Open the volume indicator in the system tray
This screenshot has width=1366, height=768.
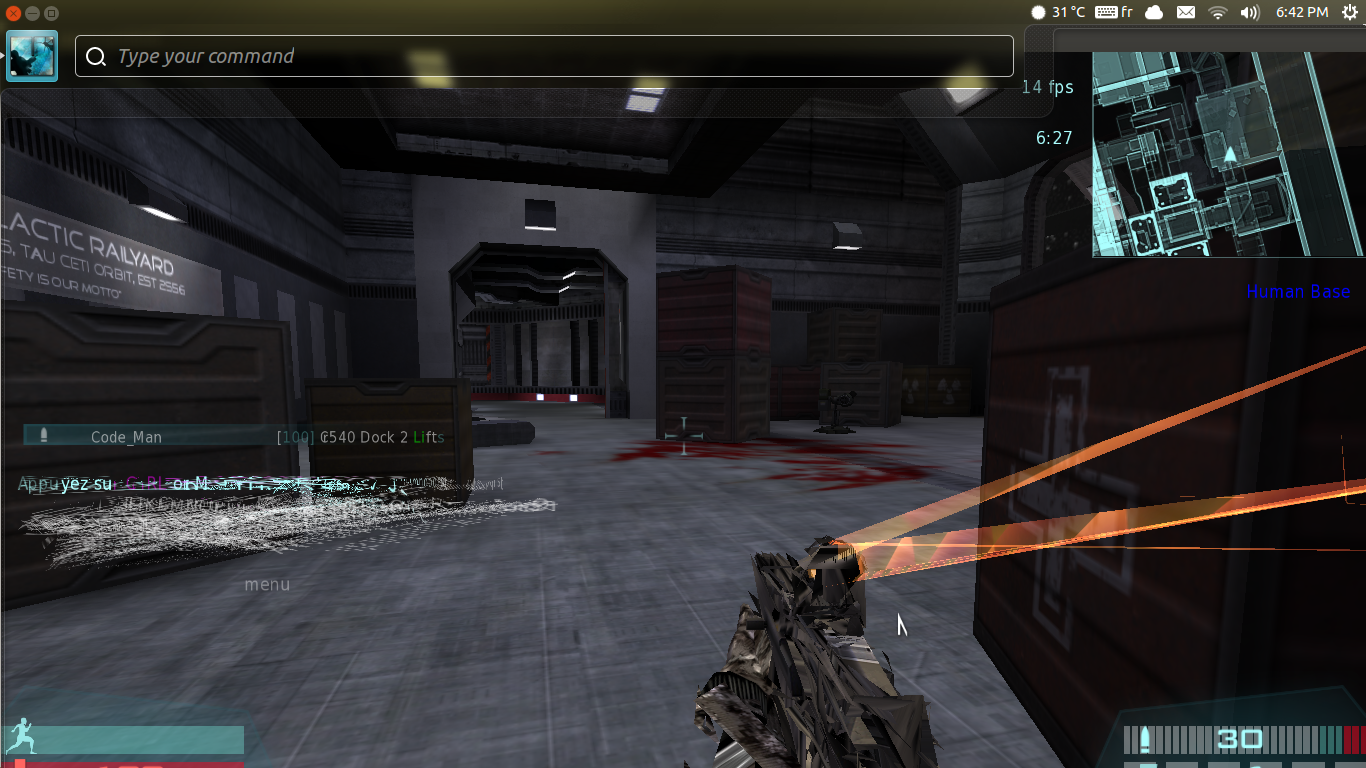click(1249, 12)
